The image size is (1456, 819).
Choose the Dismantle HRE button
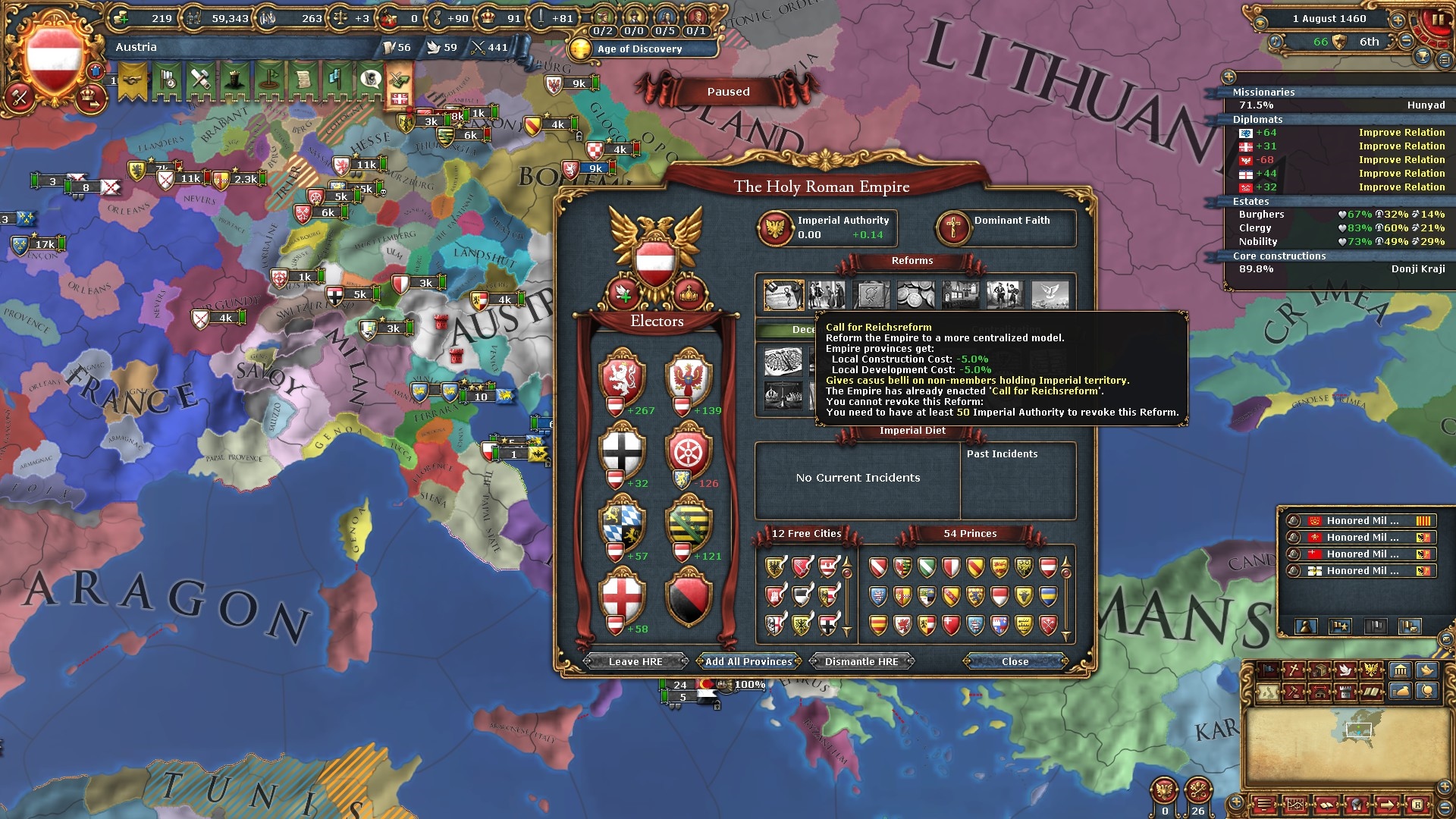[861, 661]
